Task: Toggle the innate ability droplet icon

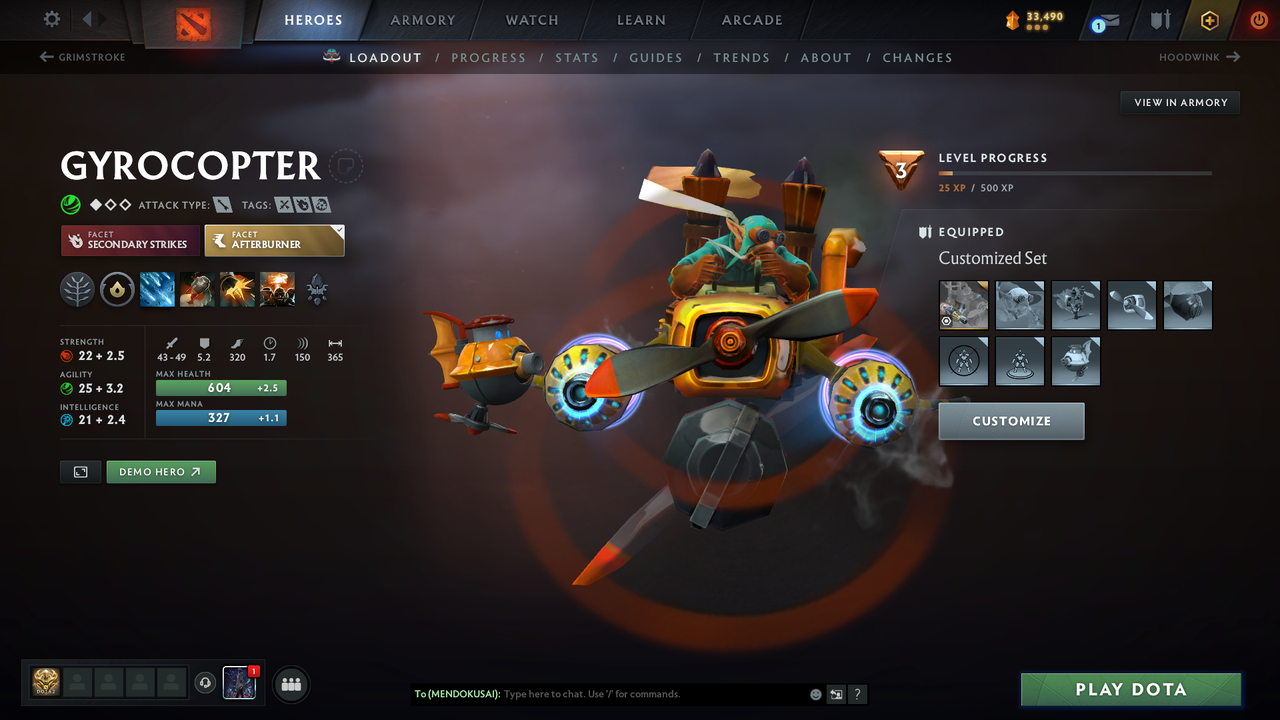Action: 117,290
